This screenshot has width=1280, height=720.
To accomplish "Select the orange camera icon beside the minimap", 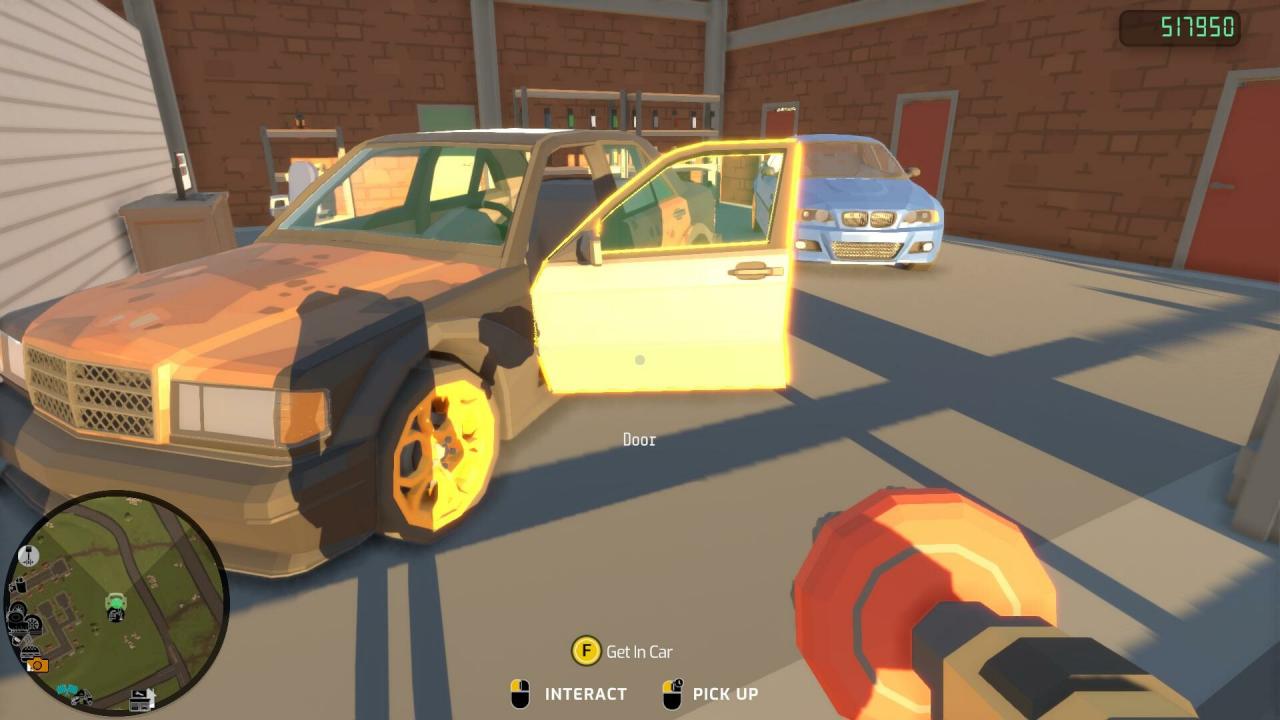I will [37, 665].
